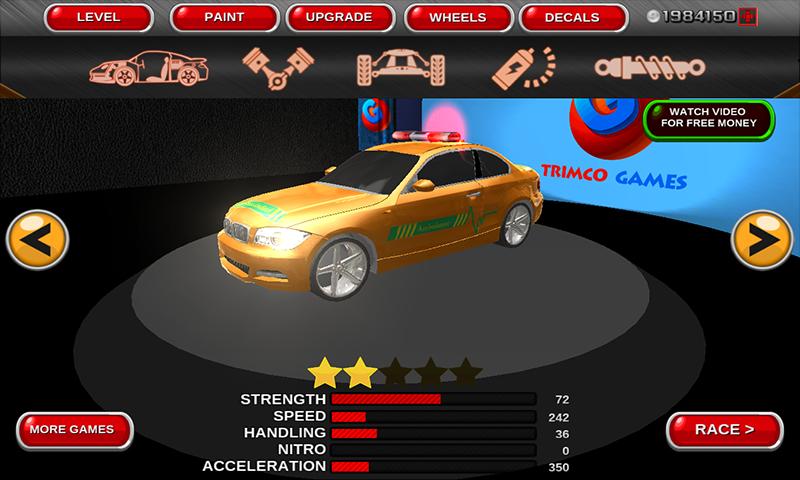800x480 pixels.
Task: Watch video for free money
Action: coord(708,119)
